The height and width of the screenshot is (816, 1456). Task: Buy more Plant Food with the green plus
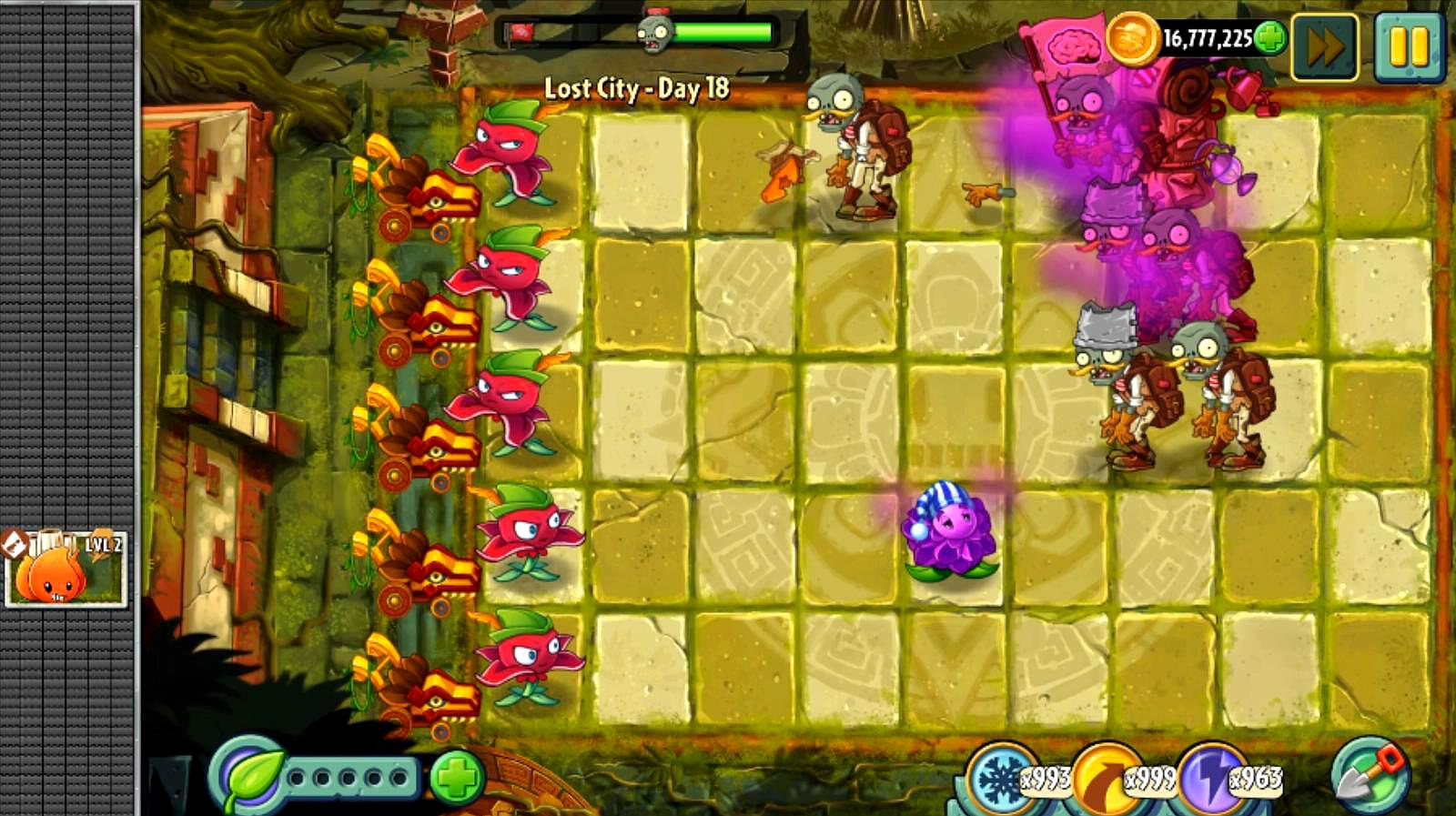(x=456, y=779)
